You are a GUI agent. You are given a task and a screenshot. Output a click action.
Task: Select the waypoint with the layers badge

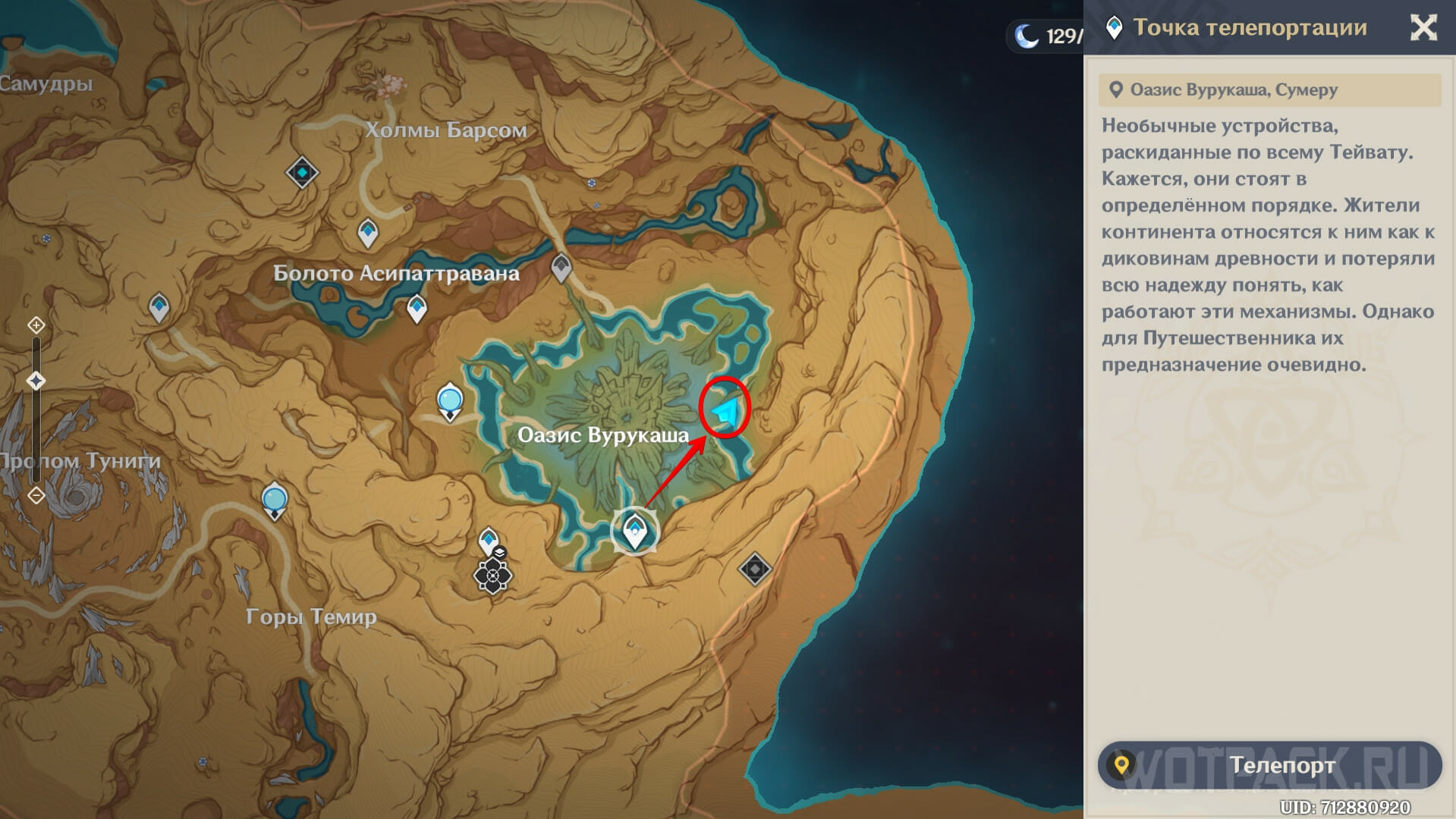[489, 541]
